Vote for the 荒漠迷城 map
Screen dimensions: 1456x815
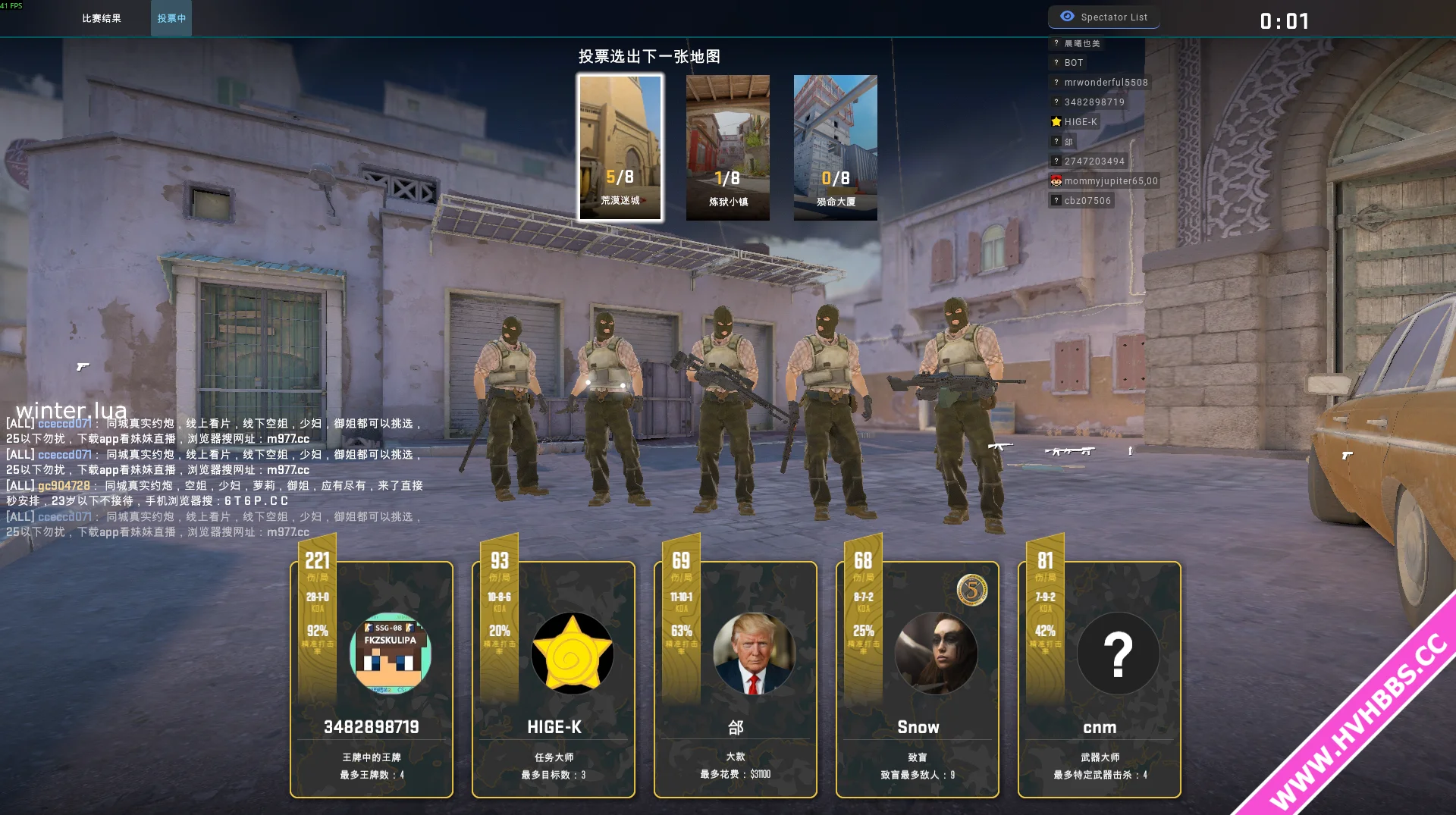(x=620, y=147)
